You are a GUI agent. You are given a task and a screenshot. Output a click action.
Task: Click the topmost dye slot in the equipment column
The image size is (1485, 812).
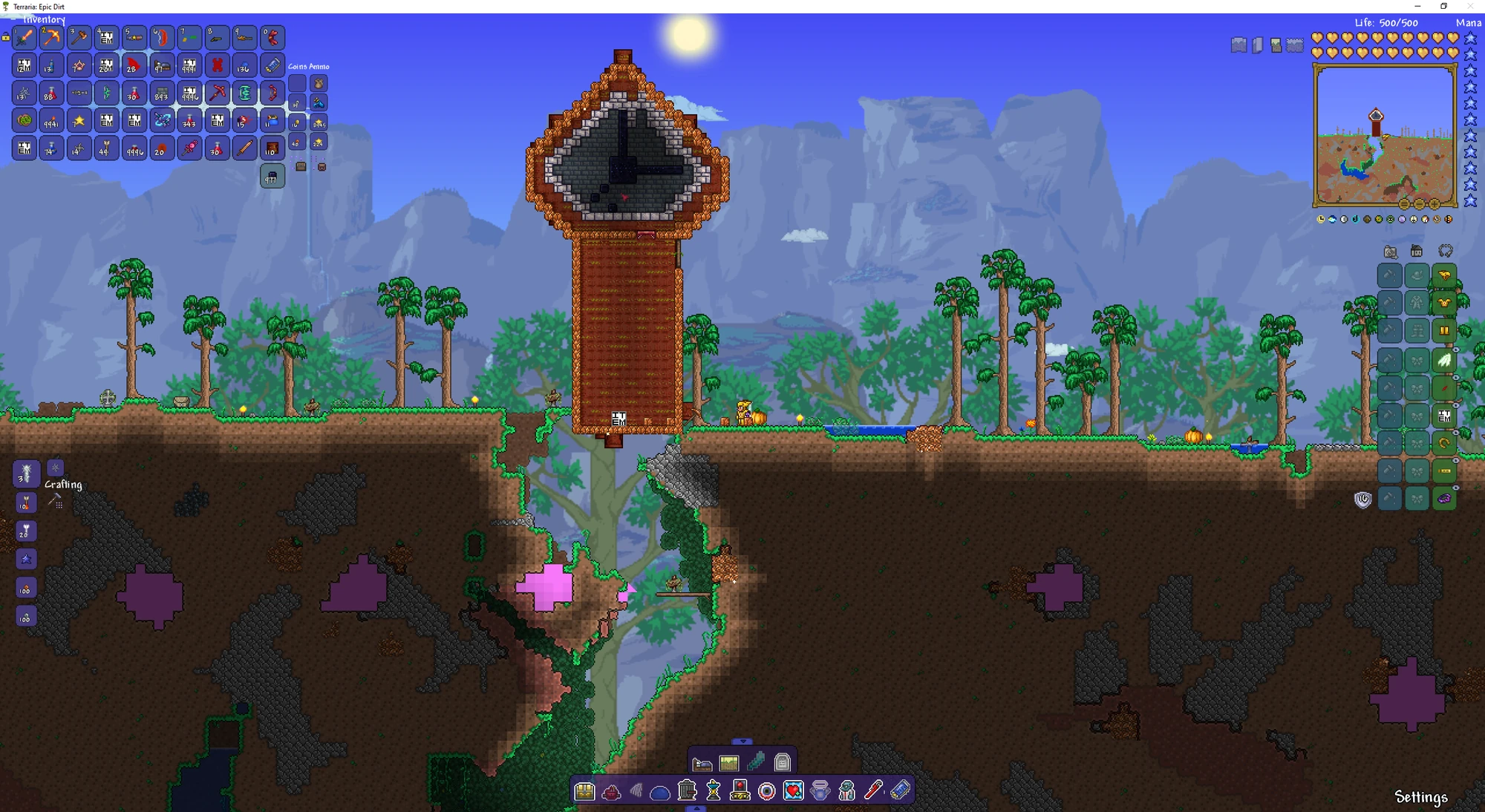point(1389,275)
